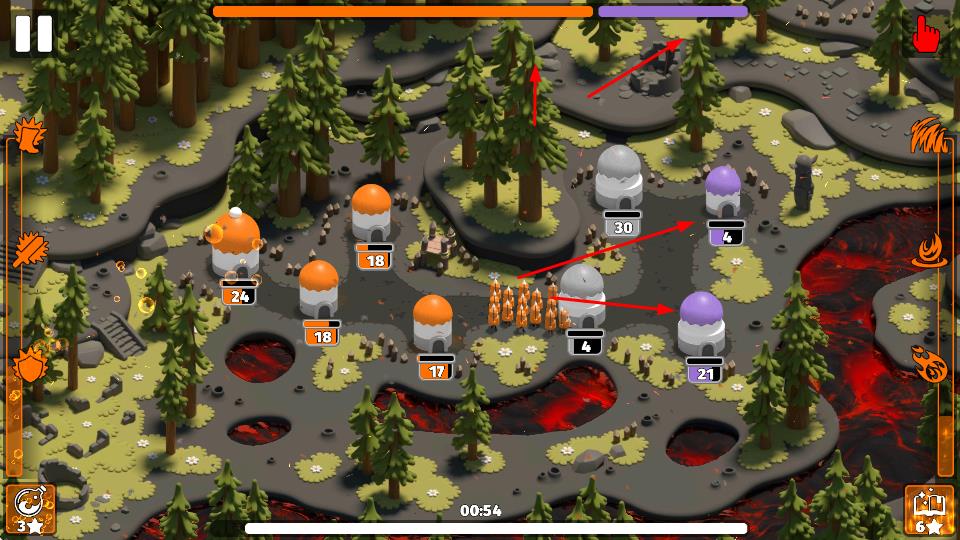Viewport: 960px width, 540px height.
Task: Cast the flame ability
Action: (x=930, y=249)
